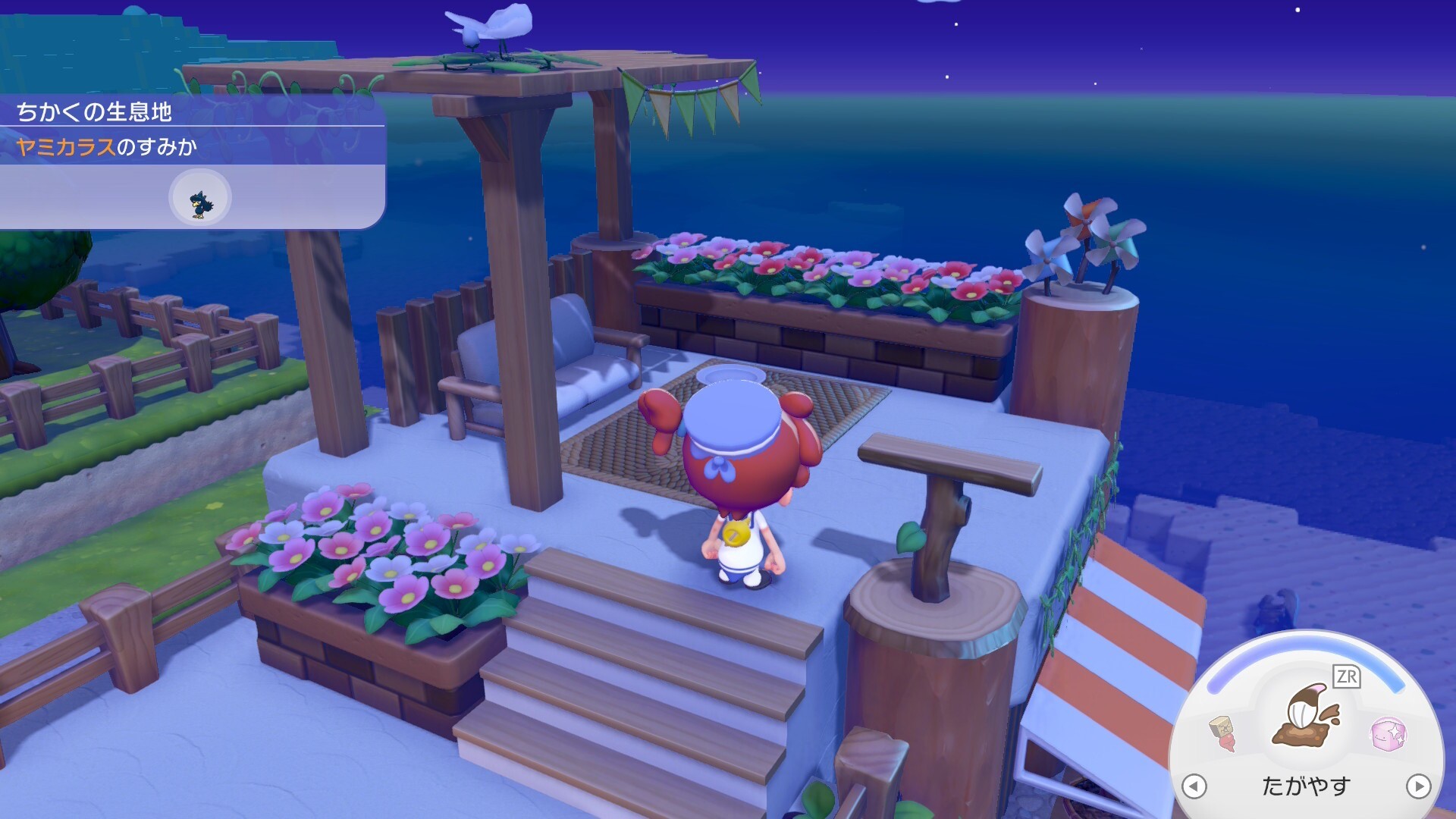Choose the tan block-creature ability icon
This screenshot has width=1456, height=819.
click(x=1222, y=733)
